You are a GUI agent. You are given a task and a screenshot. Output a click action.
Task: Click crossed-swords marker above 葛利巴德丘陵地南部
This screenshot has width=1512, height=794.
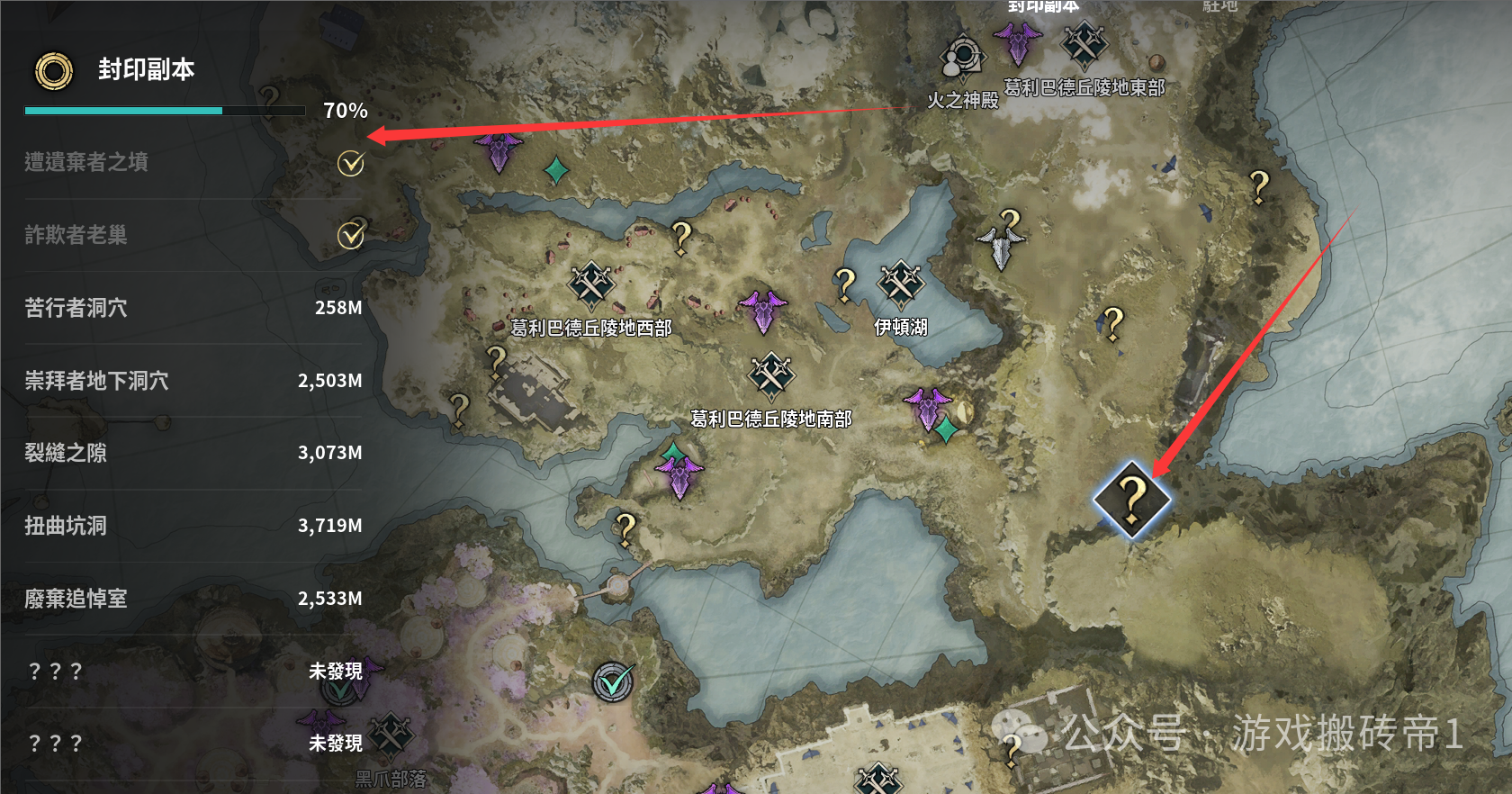(x=771, y=375)
